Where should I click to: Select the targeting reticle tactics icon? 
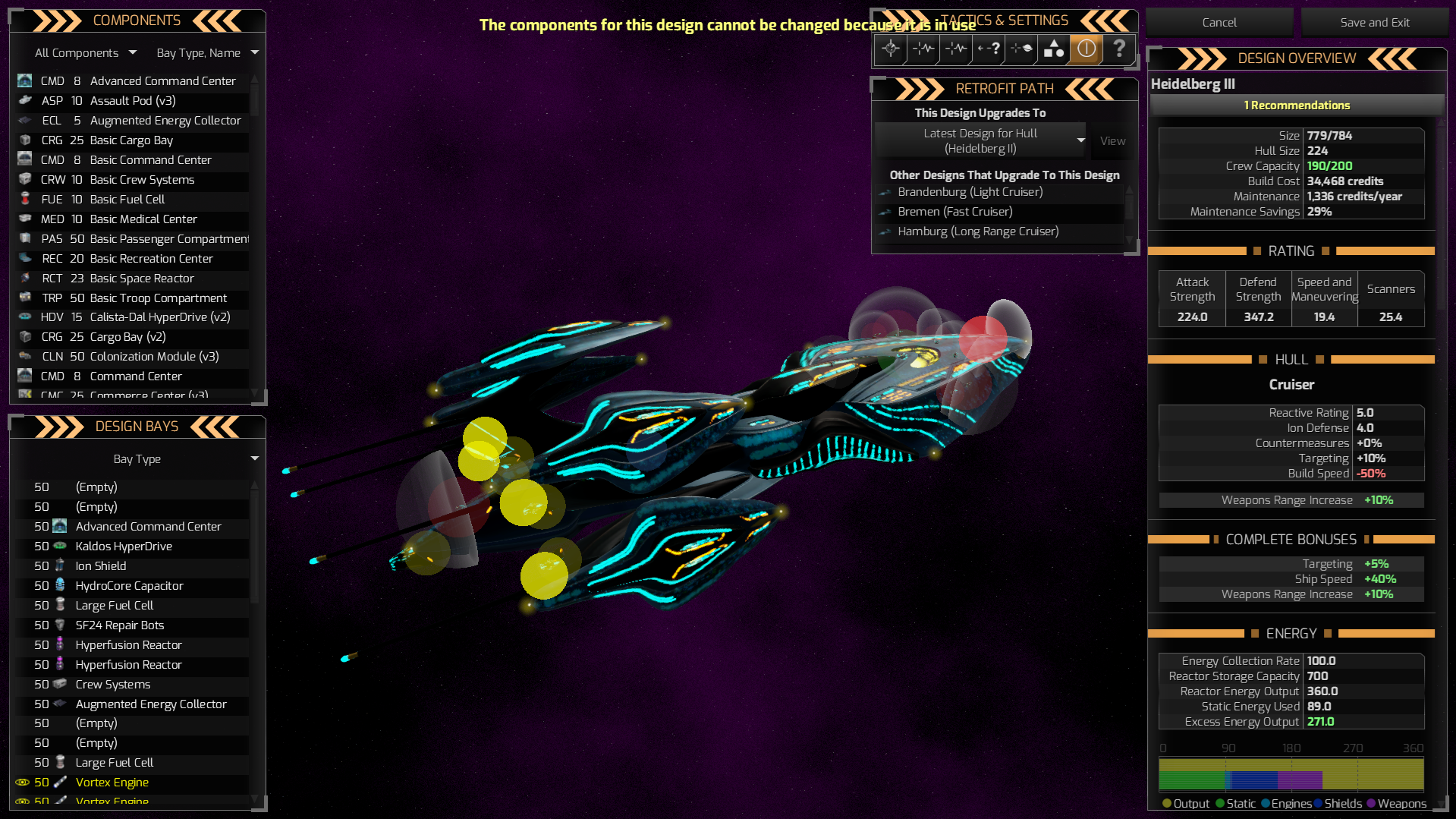(891, 49)
